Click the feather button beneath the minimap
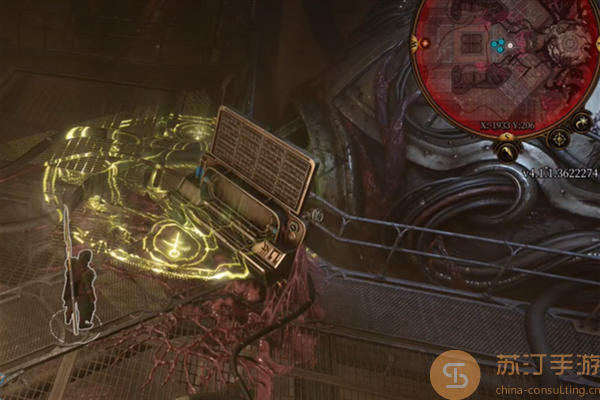The height and width of the screenshot is (400, 600). [x=507, y=153]
